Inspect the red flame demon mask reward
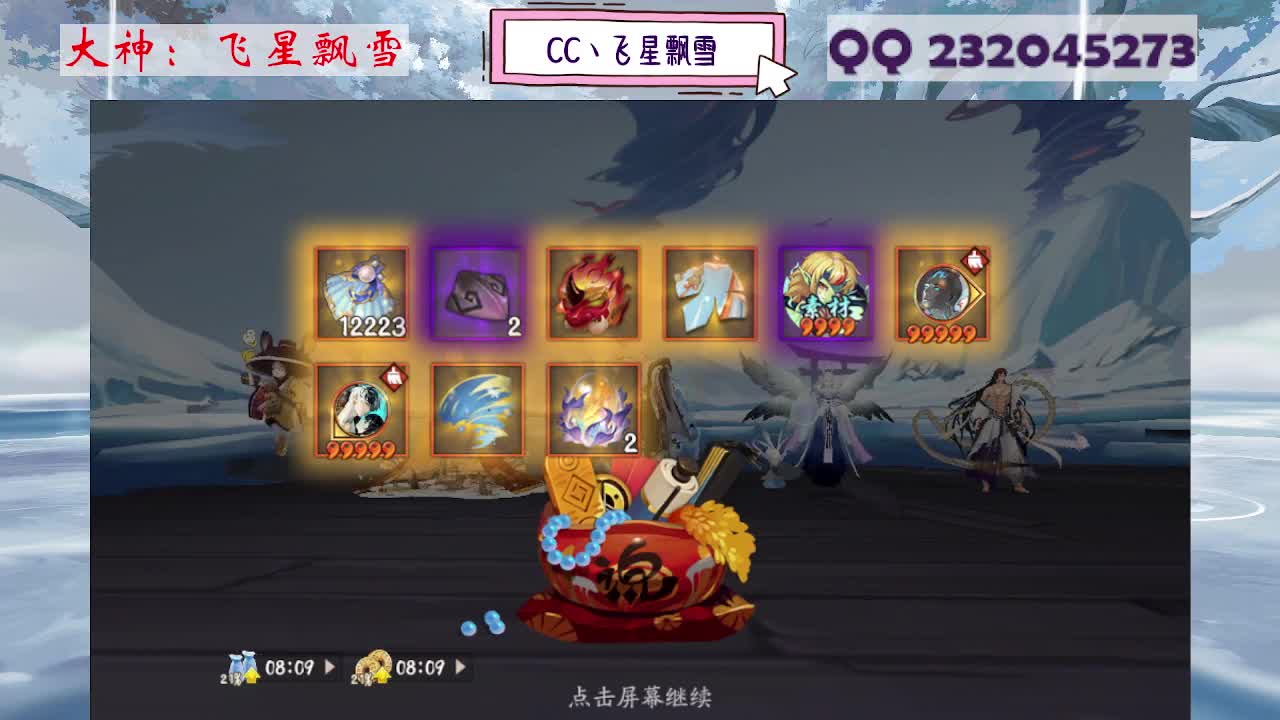This screenshot has height=720, width=1280. coord(594,293)
